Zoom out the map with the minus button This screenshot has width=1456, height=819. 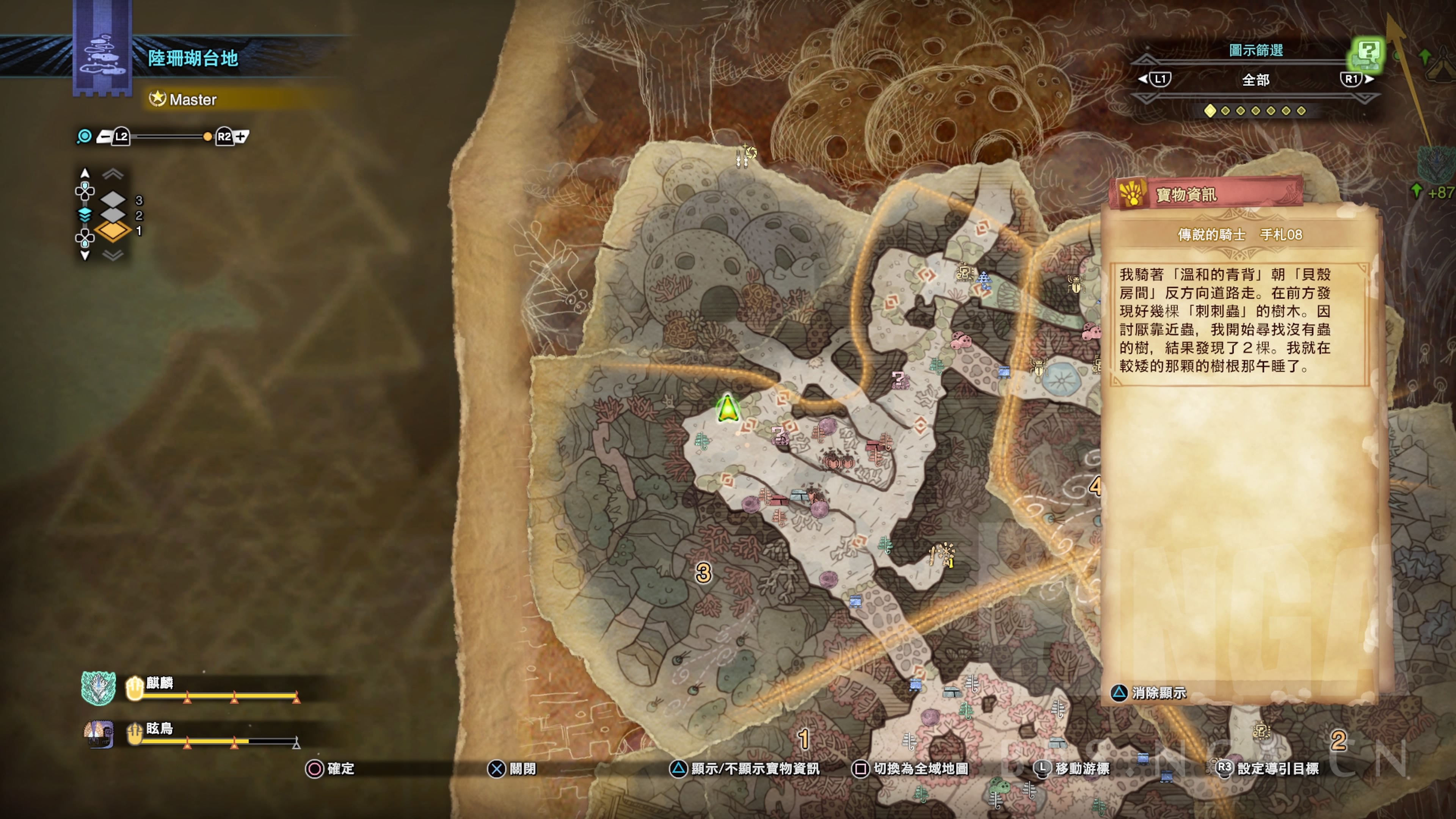pyautogui.click(x=105, y=136)
